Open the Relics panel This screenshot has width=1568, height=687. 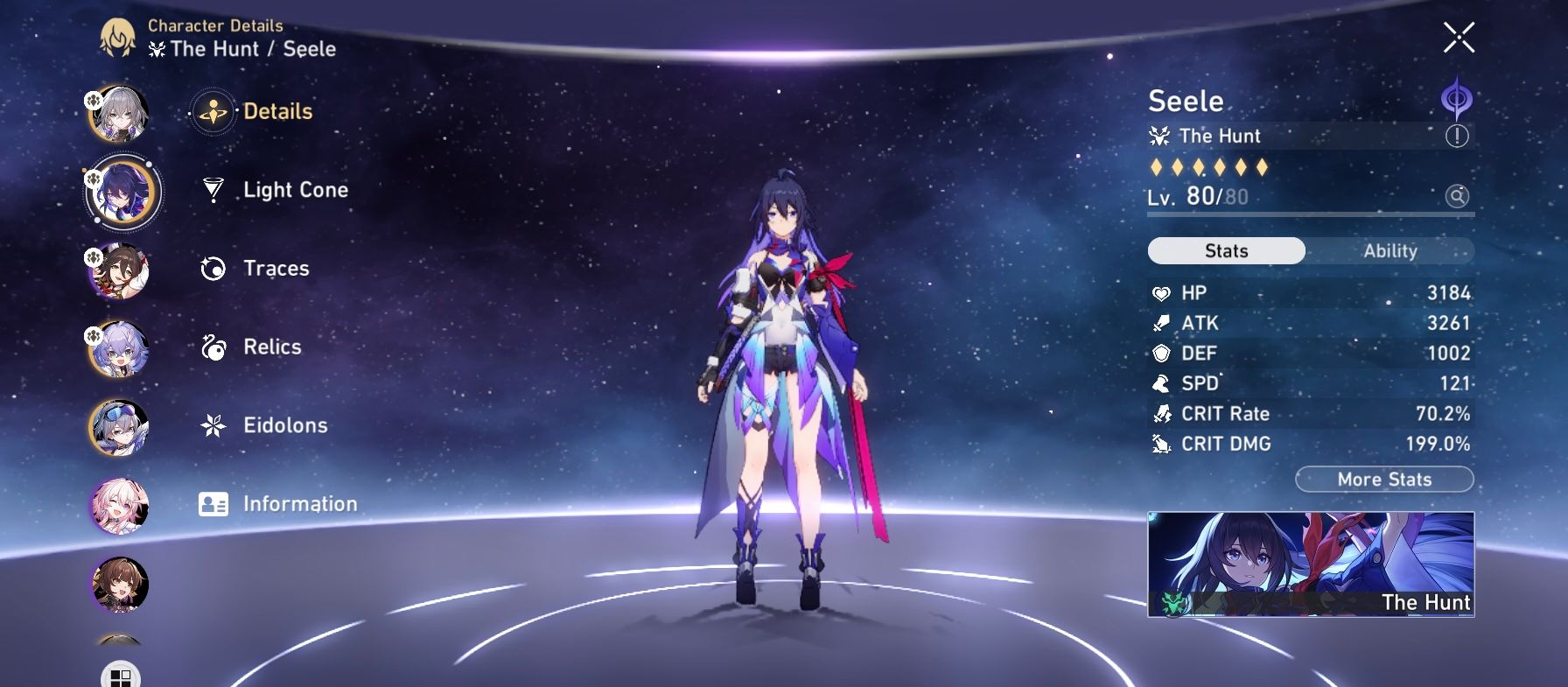271,347
